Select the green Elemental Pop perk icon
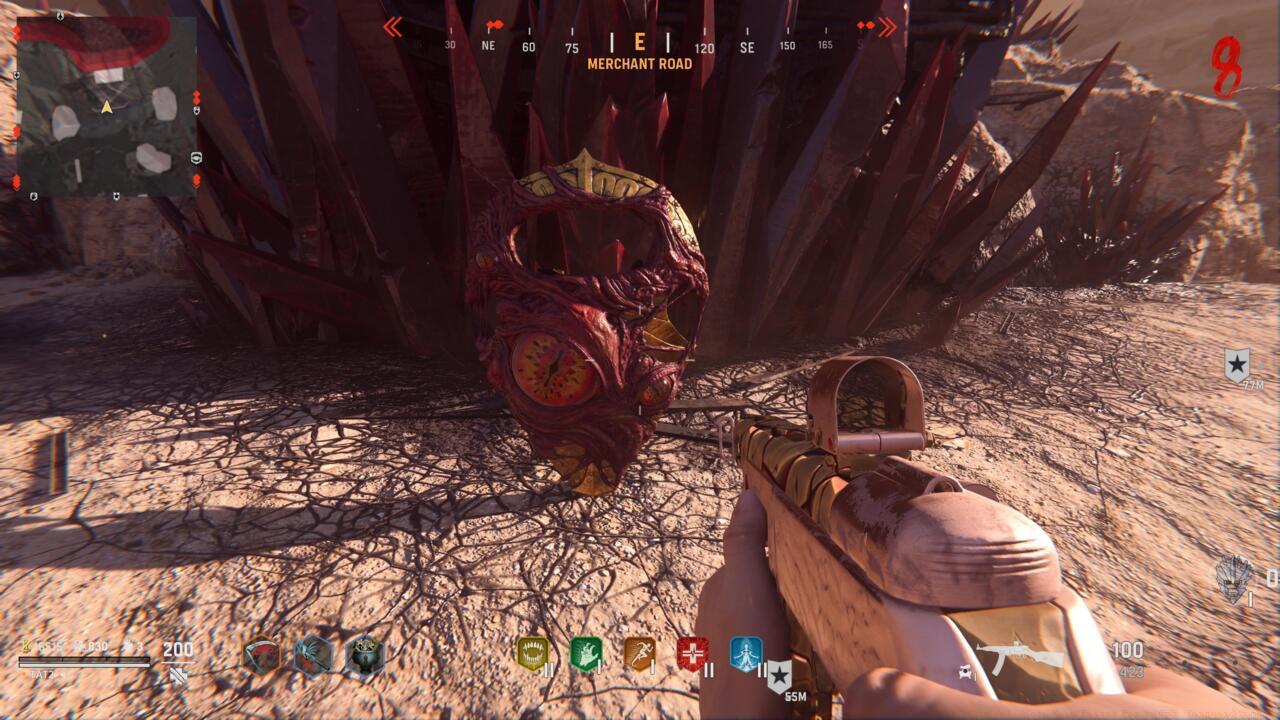Screen dimensions: 1280x720 coord(587,651)
